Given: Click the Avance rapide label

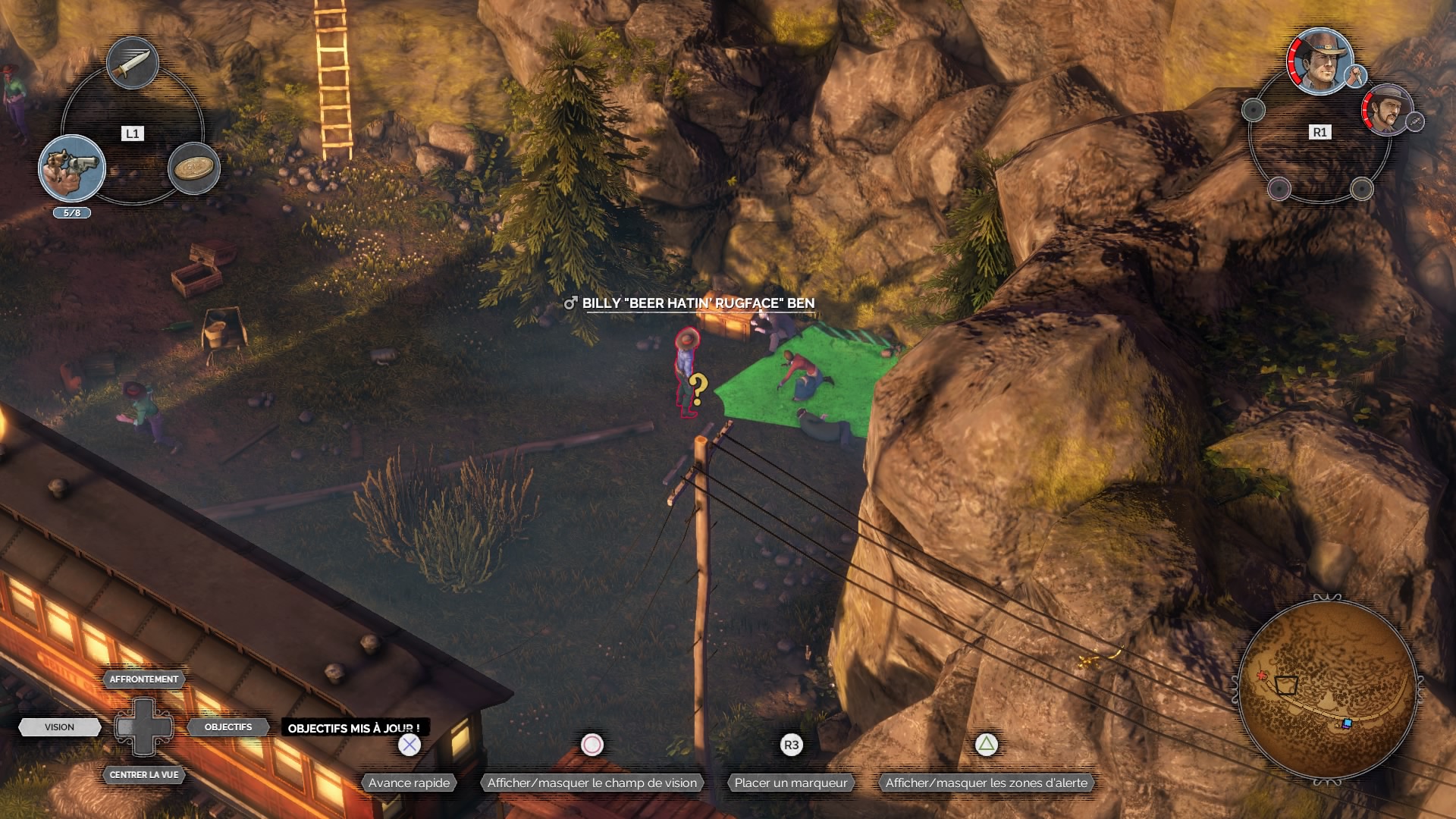Looking at the screenshot, I should (x=409, y=783).
